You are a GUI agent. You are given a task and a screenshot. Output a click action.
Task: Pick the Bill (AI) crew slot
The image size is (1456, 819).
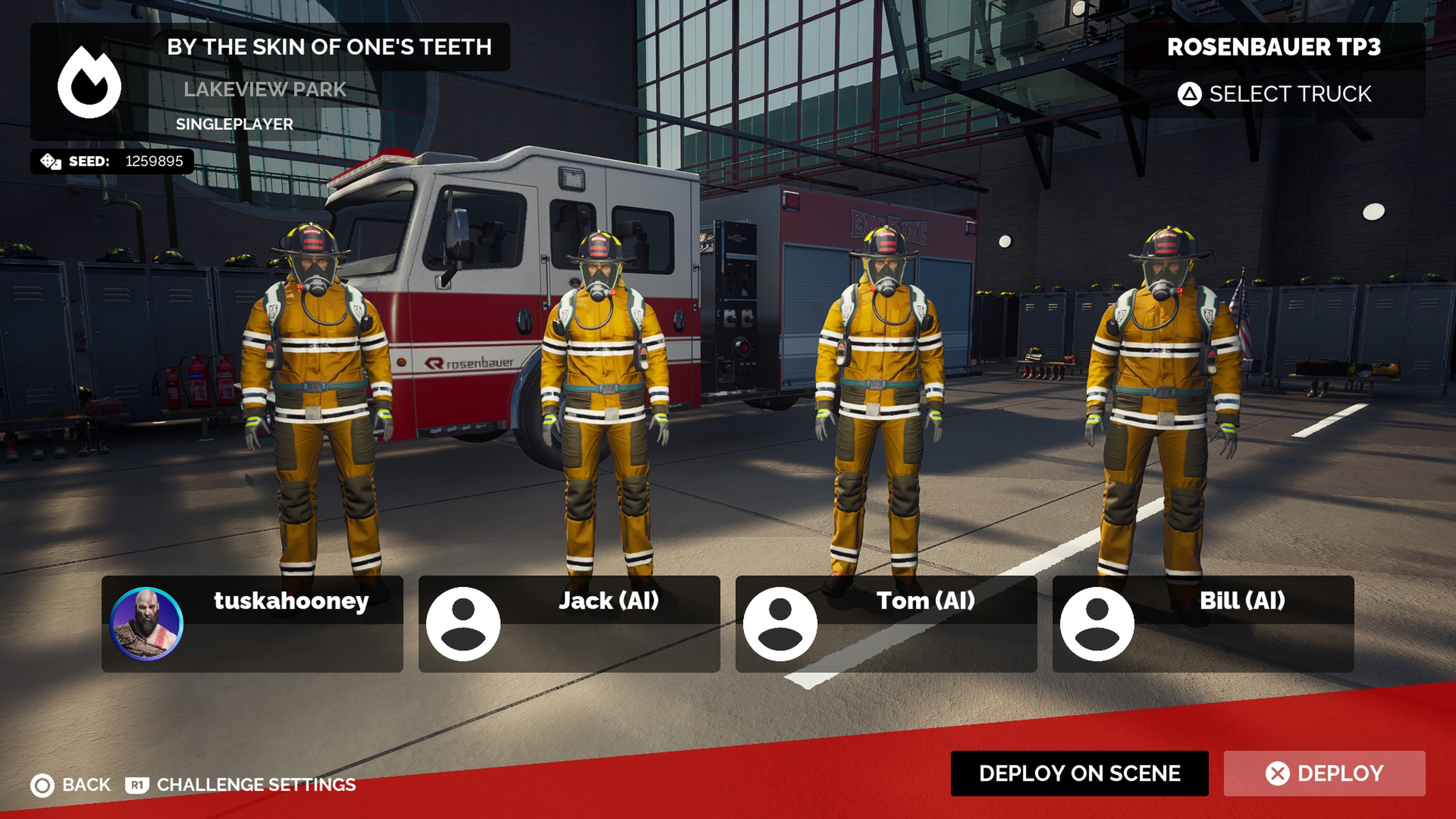pyautogui.click(x=1203, y=624)
